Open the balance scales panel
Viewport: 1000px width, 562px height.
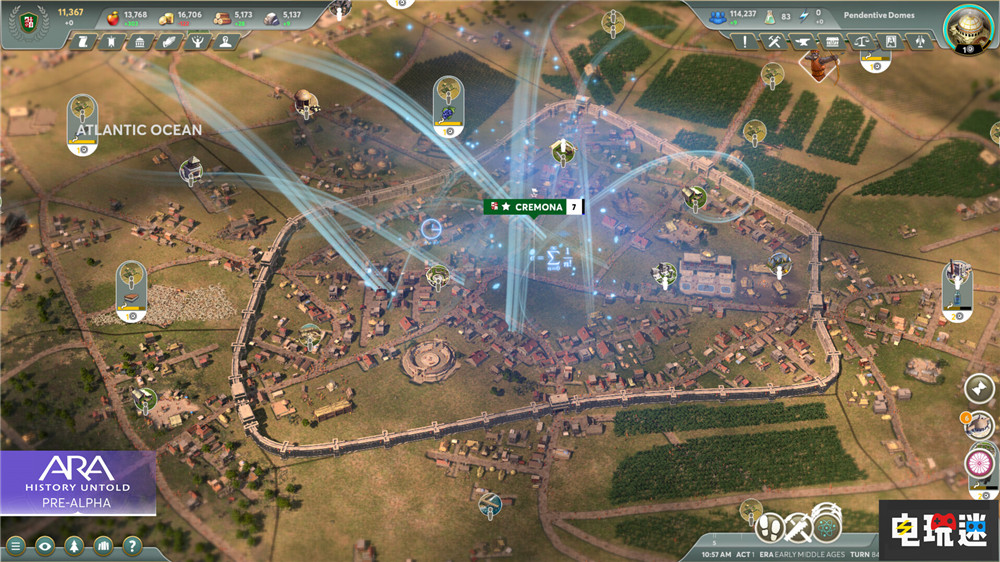pyautogui.click(x=859, y=42)
